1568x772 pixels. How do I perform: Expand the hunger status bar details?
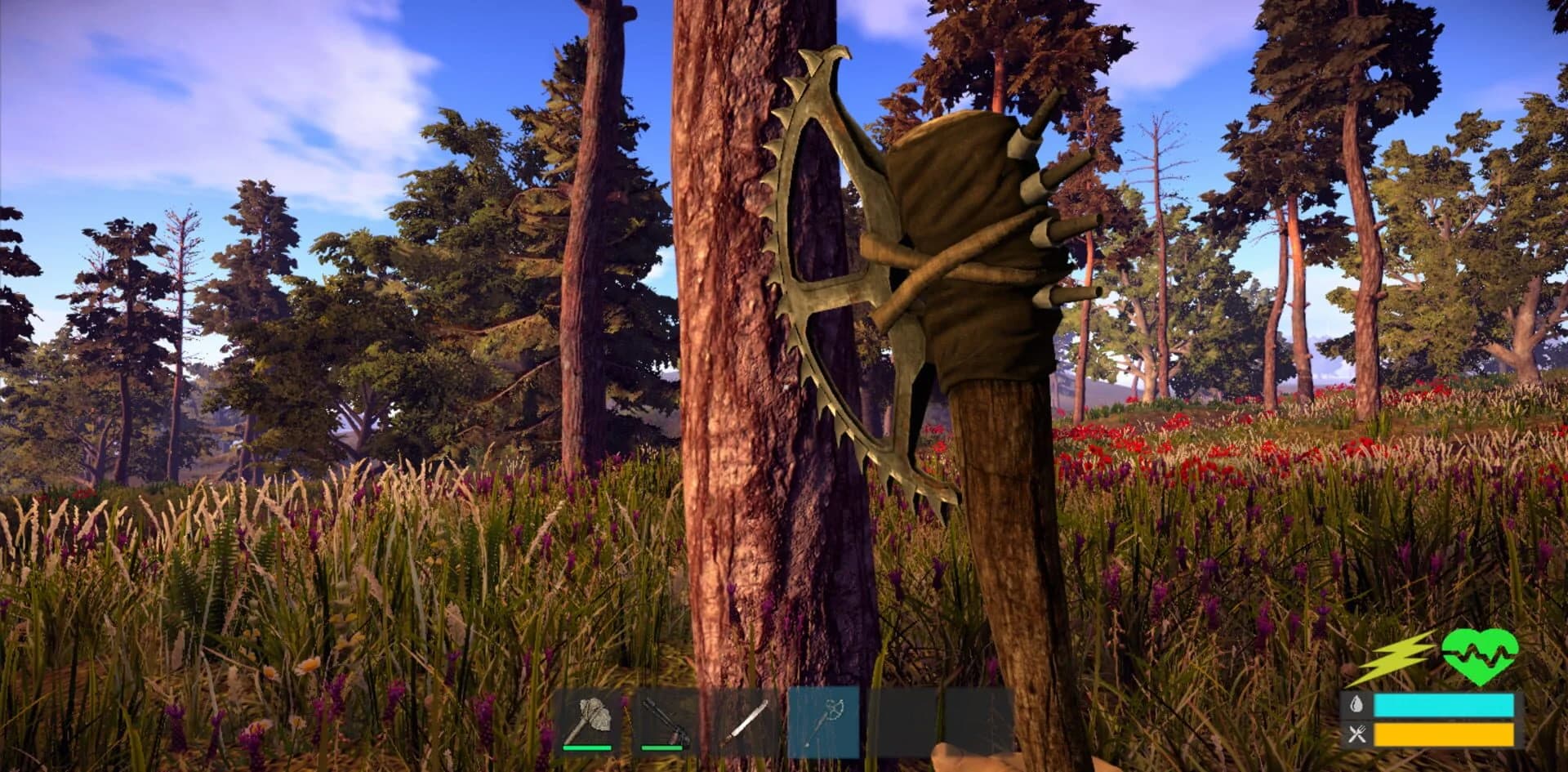click(x=1444, y=734)
